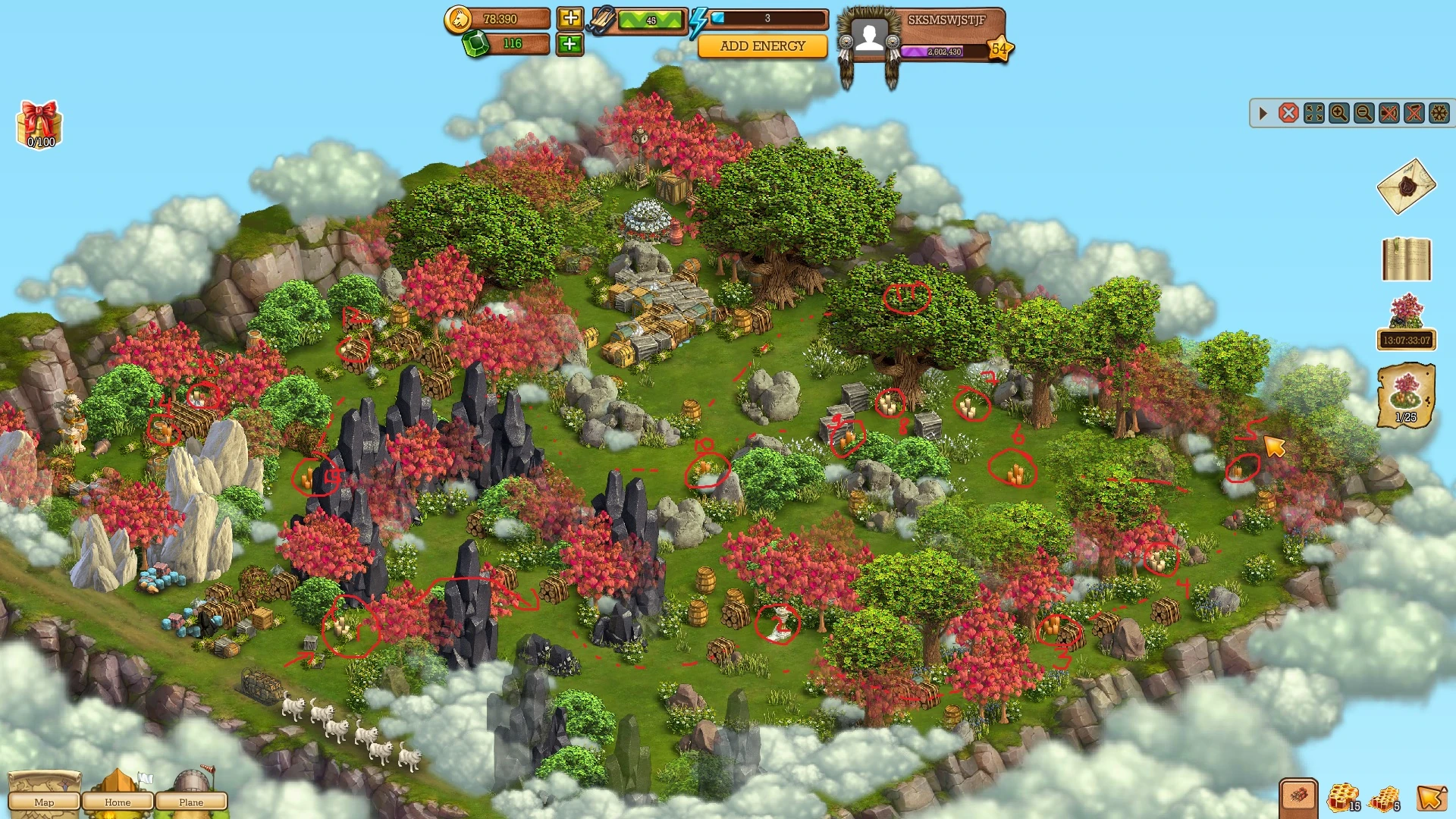1456x819 pixels.
Task: Select the dynamite clearing tool
Action: 1298,796
